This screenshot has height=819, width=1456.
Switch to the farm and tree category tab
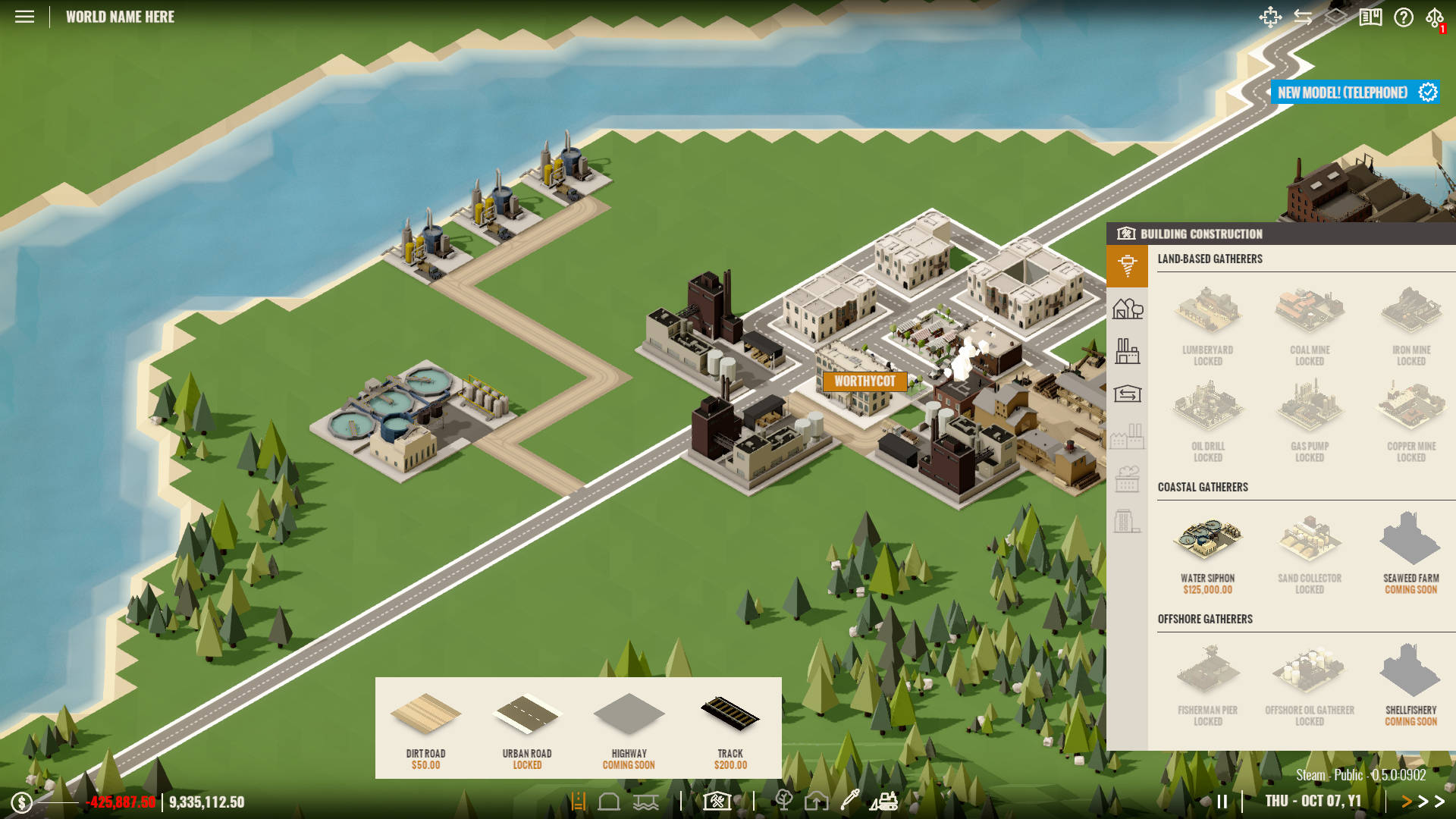coord(1128,309)
